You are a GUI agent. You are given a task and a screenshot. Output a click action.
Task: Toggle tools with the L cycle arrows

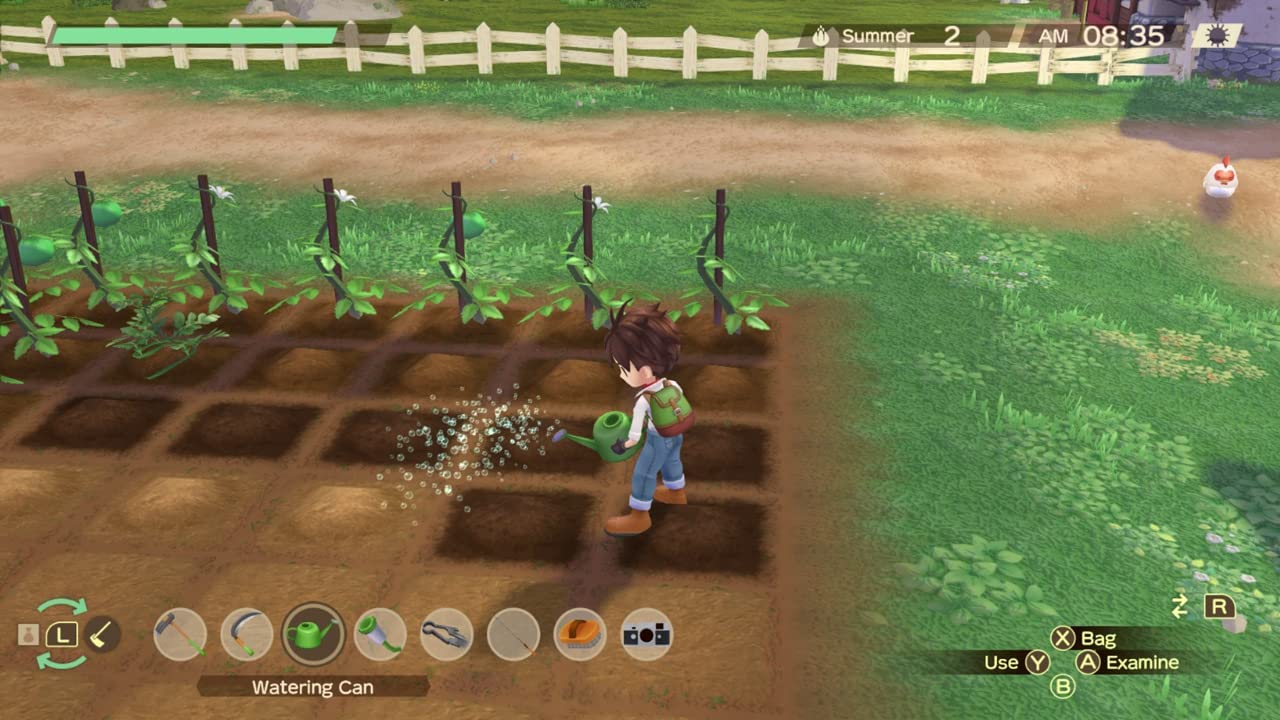pos(62,634)
